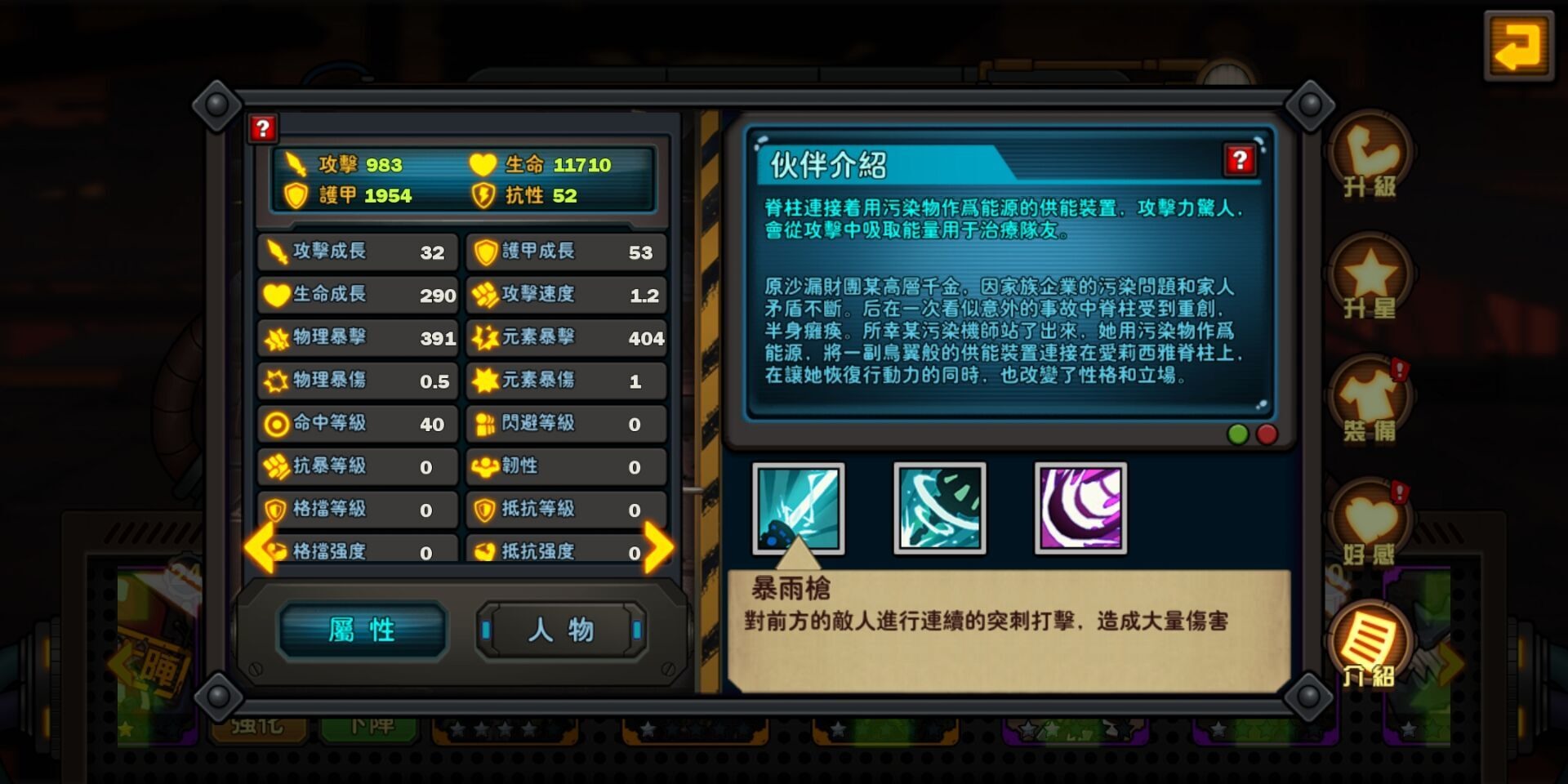The height and width of the screenshot is (784, 1568).
Task: Expand the 護甲成長 armor growth row
Action: [x=564, y=252]
